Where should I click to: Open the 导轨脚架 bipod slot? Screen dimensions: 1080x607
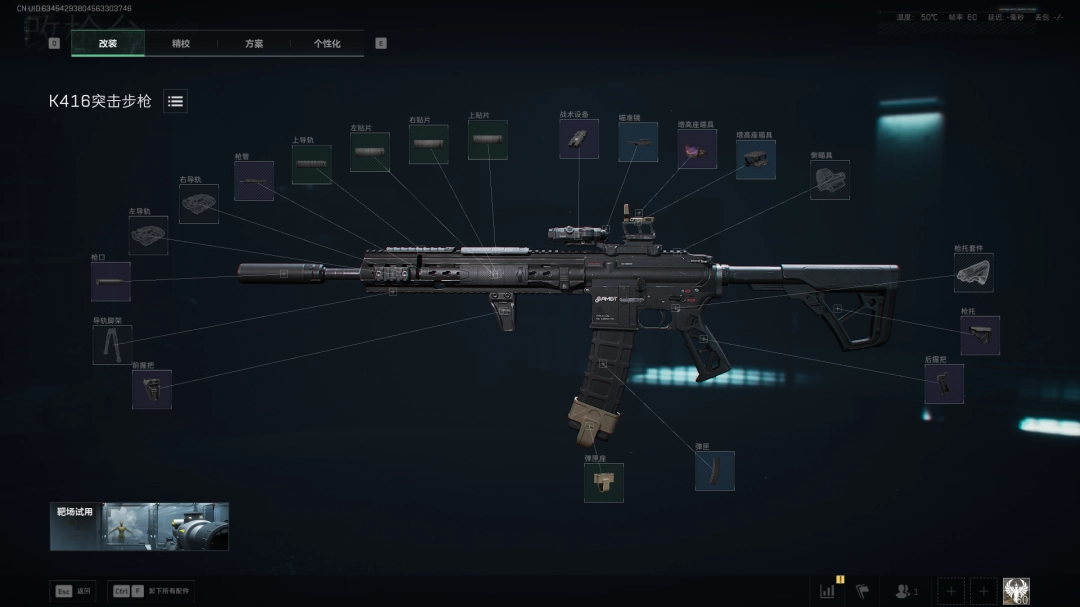click(x=112, y=345)
